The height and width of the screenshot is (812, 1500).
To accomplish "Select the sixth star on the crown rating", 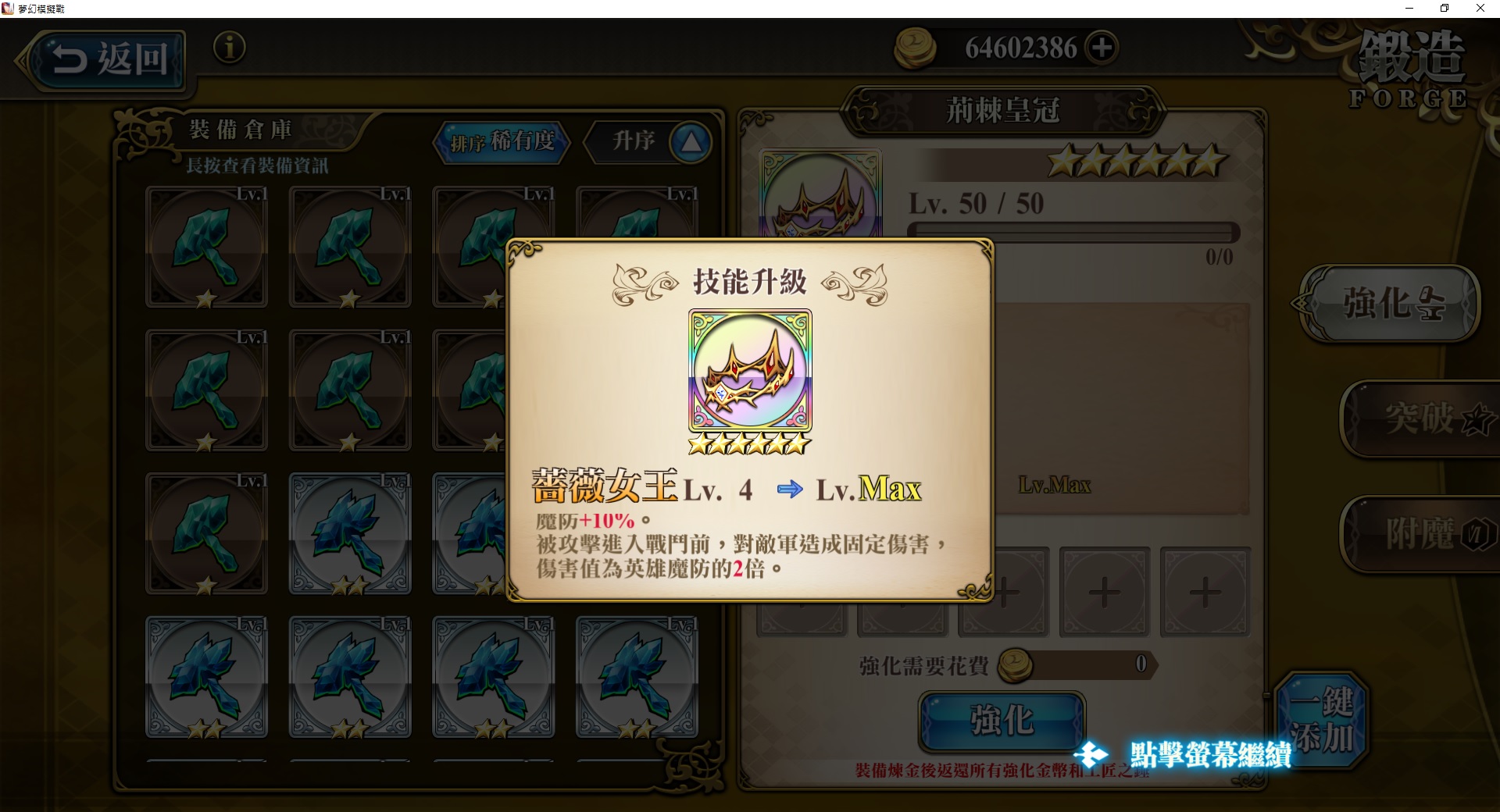I will 1211,158.
